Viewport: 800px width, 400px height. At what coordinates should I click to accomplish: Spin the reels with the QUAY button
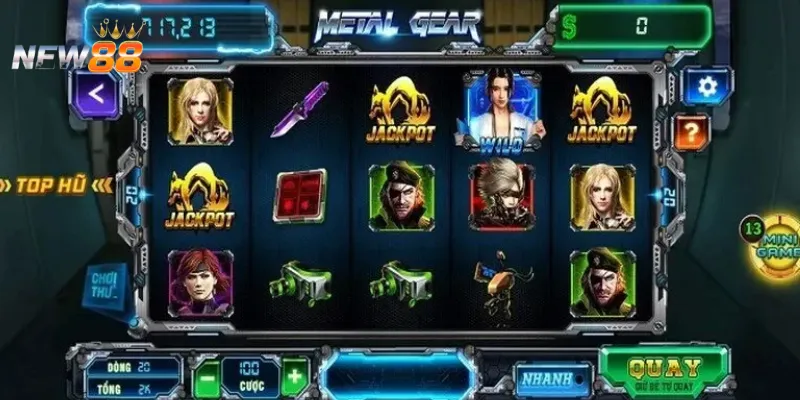[665, 370]
